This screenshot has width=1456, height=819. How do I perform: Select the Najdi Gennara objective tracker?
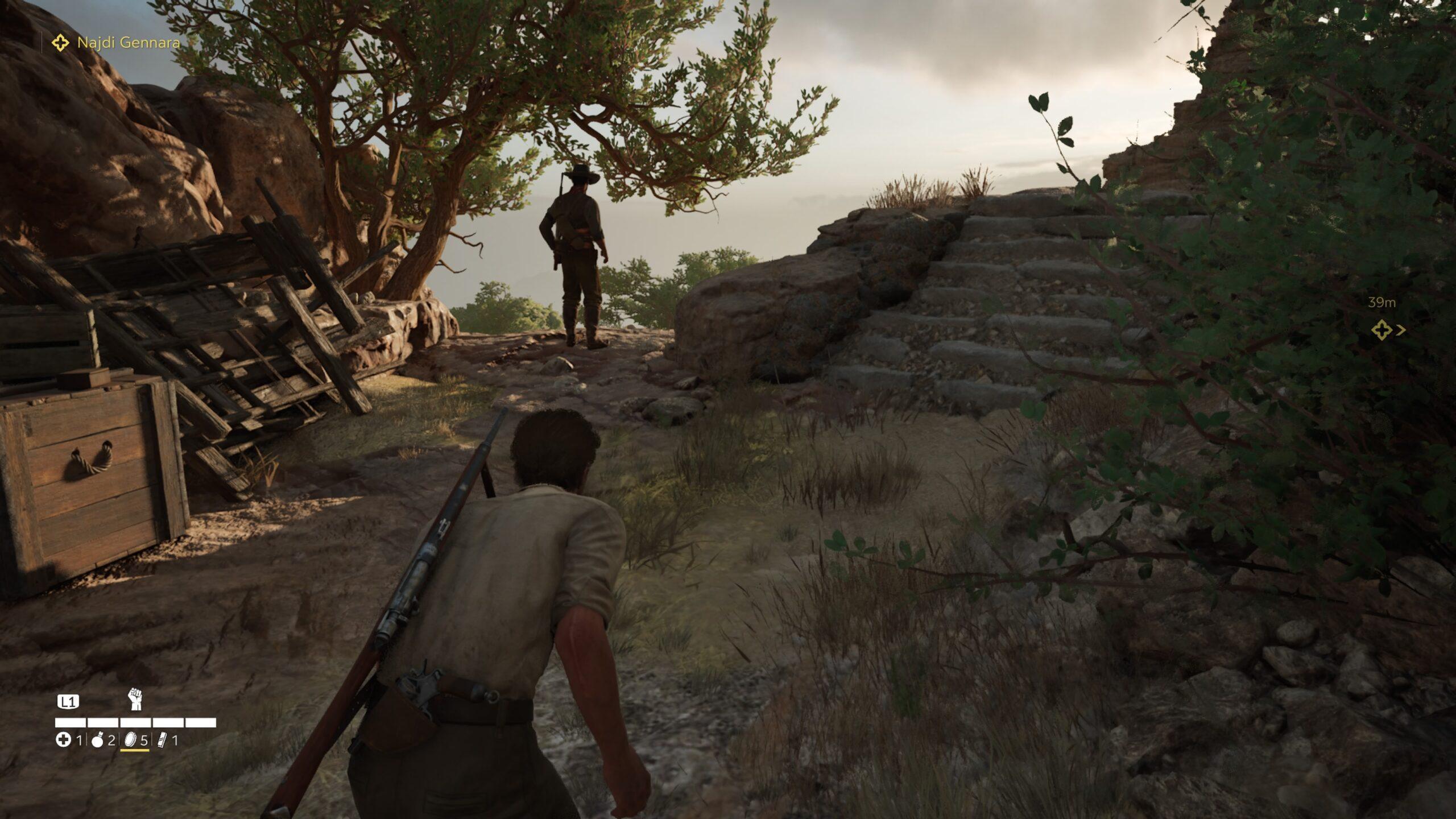pos(117,43)
